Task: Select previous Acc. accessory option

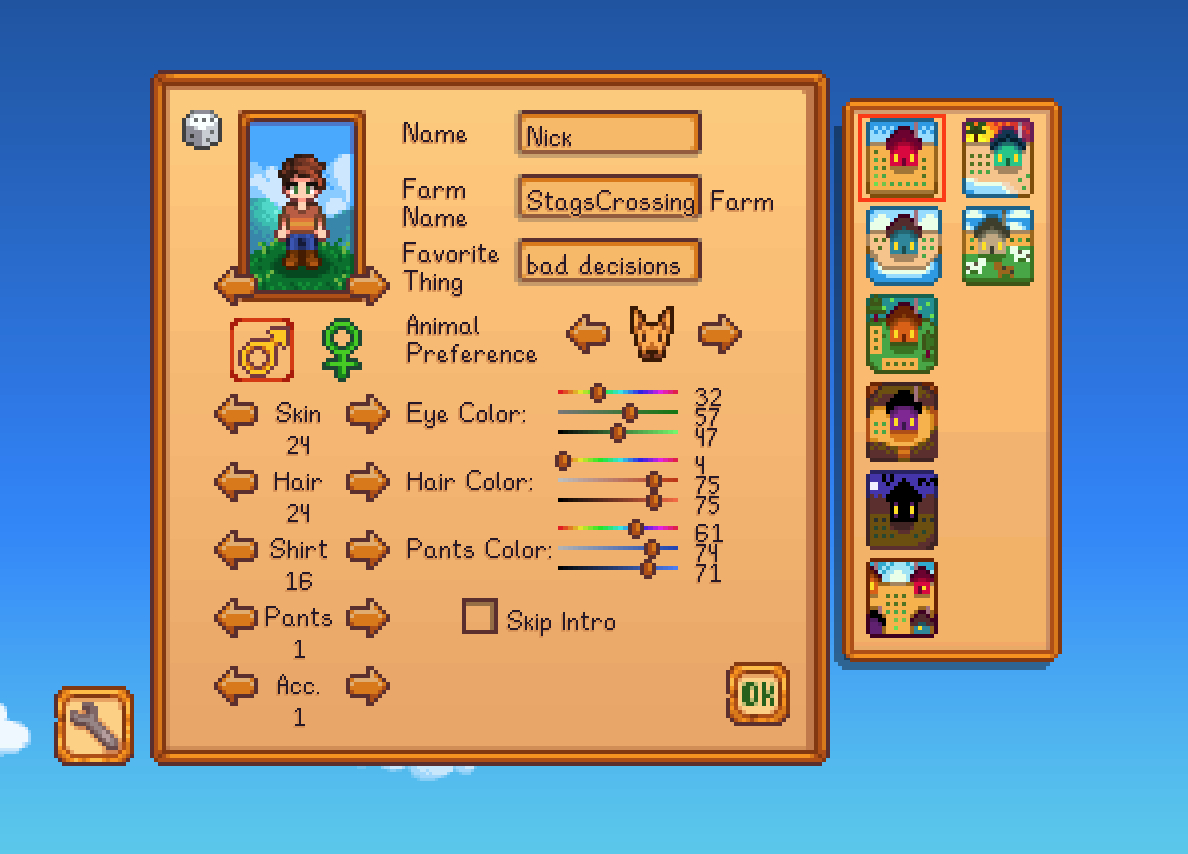Action: point(236,686)
